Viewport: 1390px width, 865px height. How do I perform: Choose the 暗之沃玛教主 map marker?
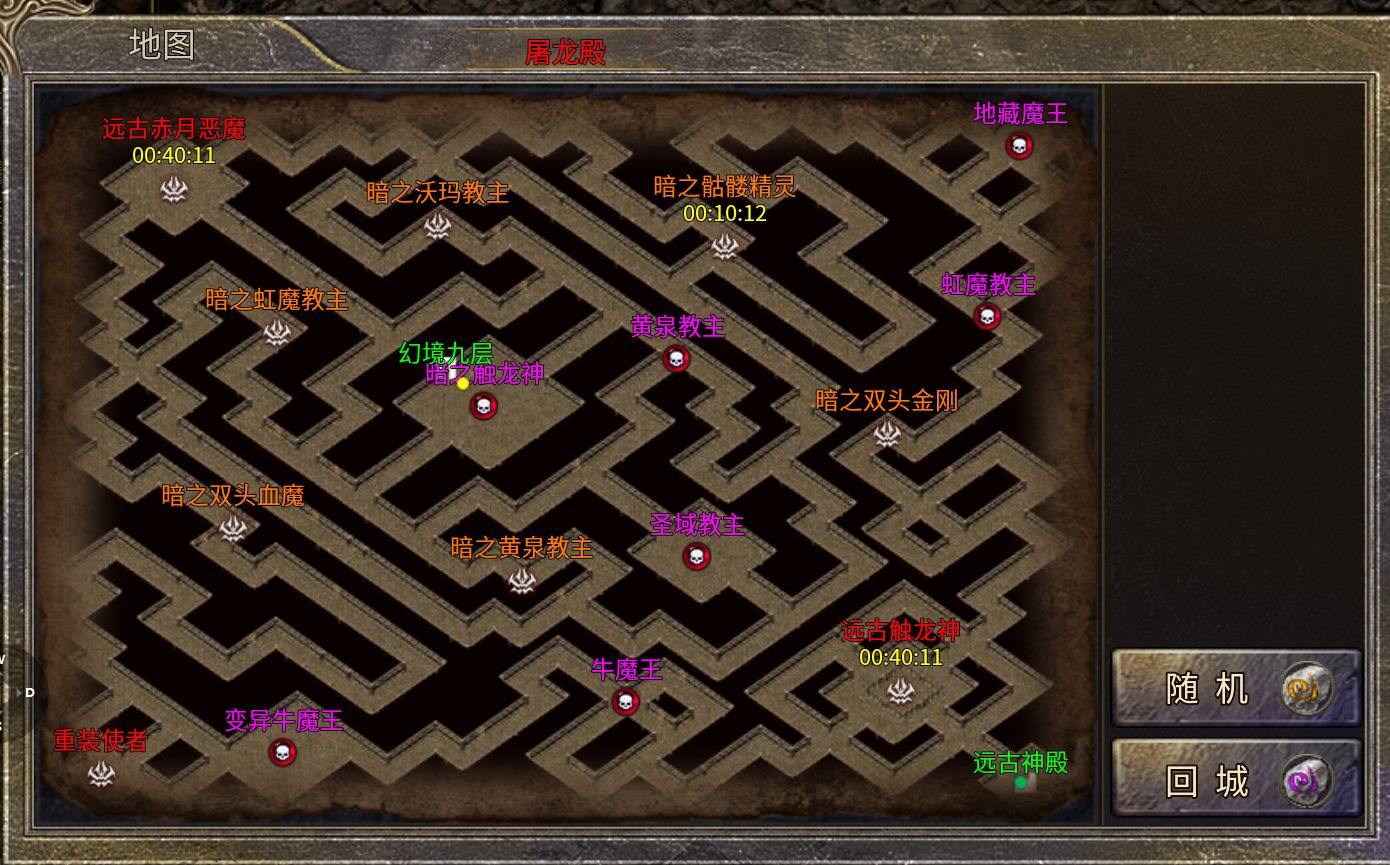[437, 226]
